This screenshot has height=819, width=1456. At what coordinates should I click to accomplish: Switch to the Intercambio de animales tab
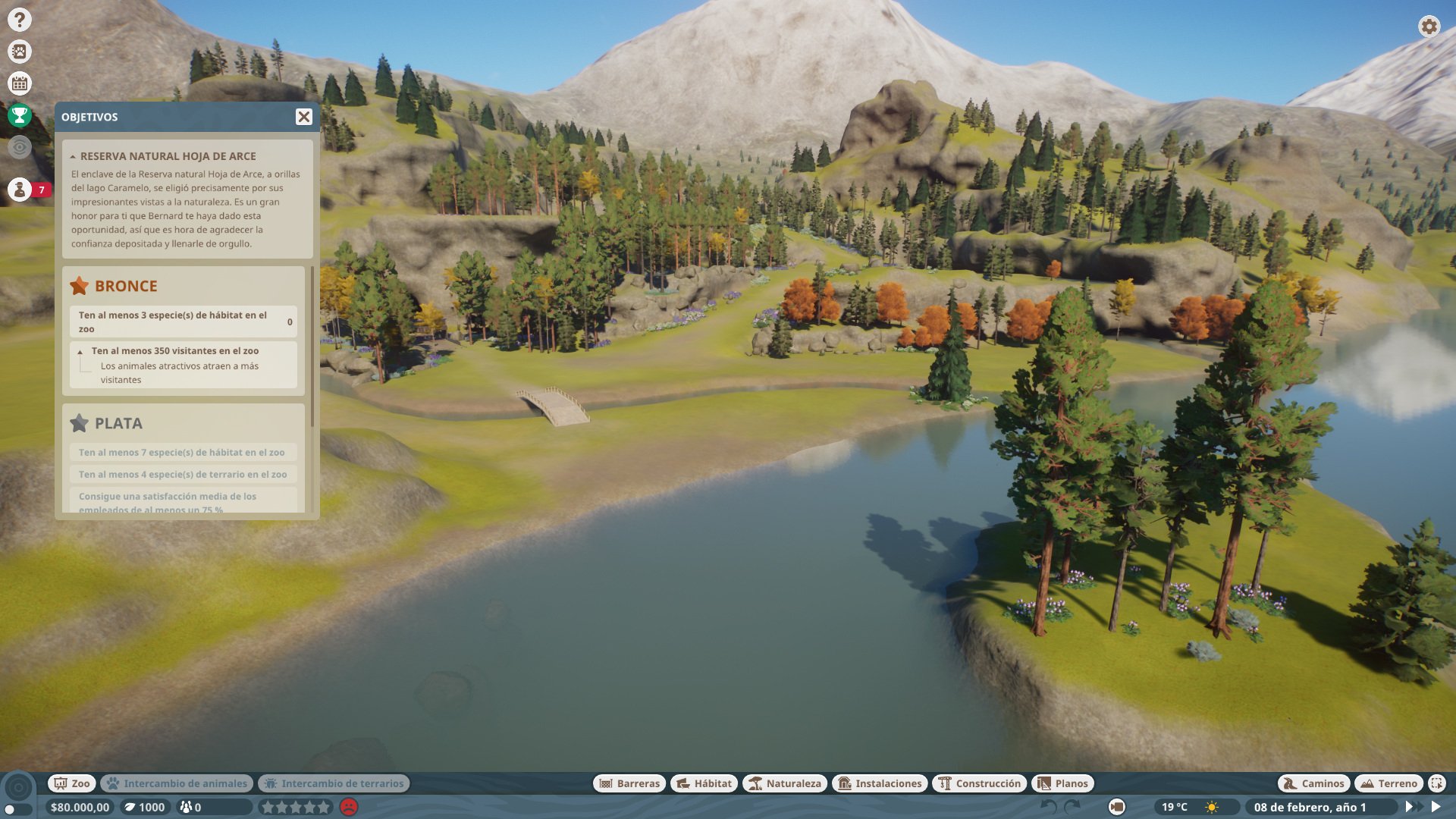(175, 783)
